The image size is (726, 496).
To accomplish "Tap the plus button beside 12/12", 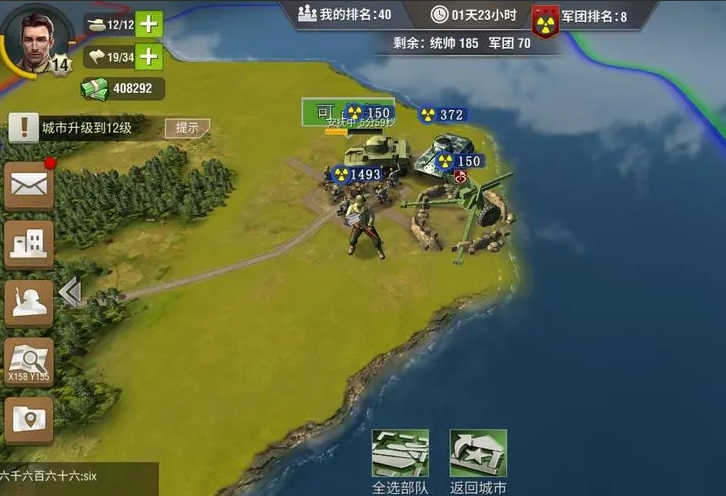I will pos(148,23).
